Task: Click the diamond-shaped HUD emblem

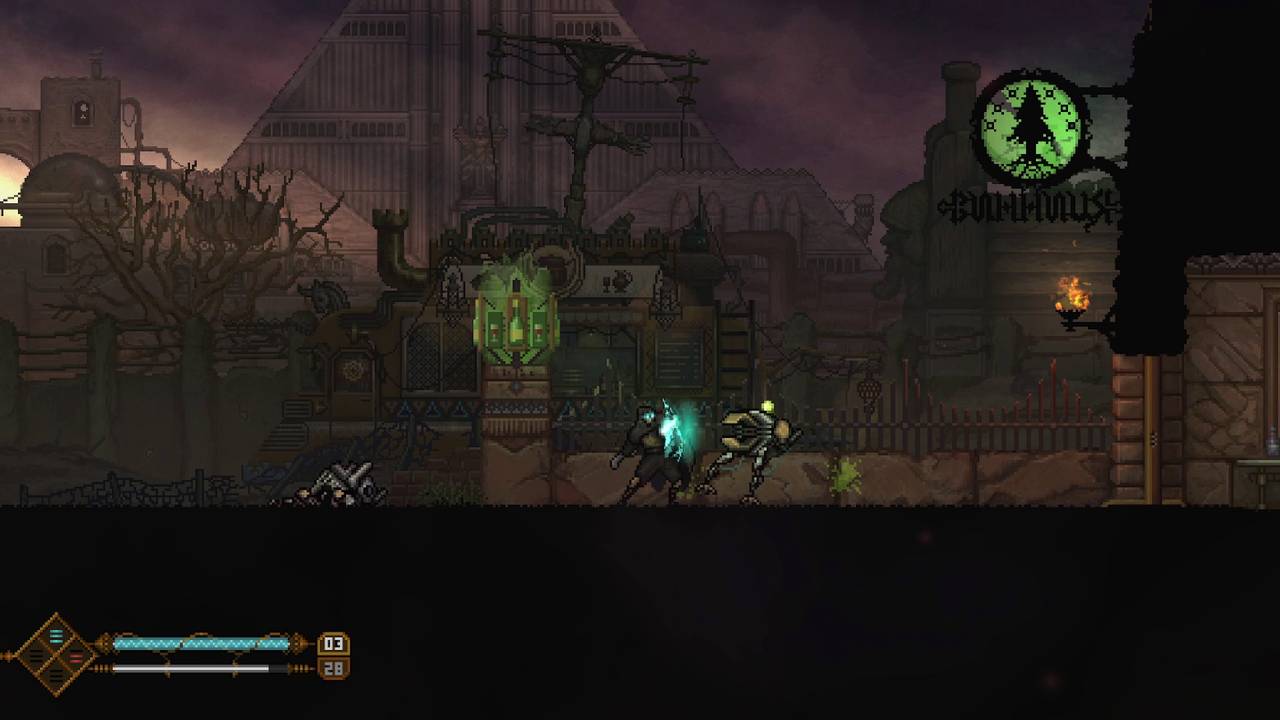Action: (56, 655)
